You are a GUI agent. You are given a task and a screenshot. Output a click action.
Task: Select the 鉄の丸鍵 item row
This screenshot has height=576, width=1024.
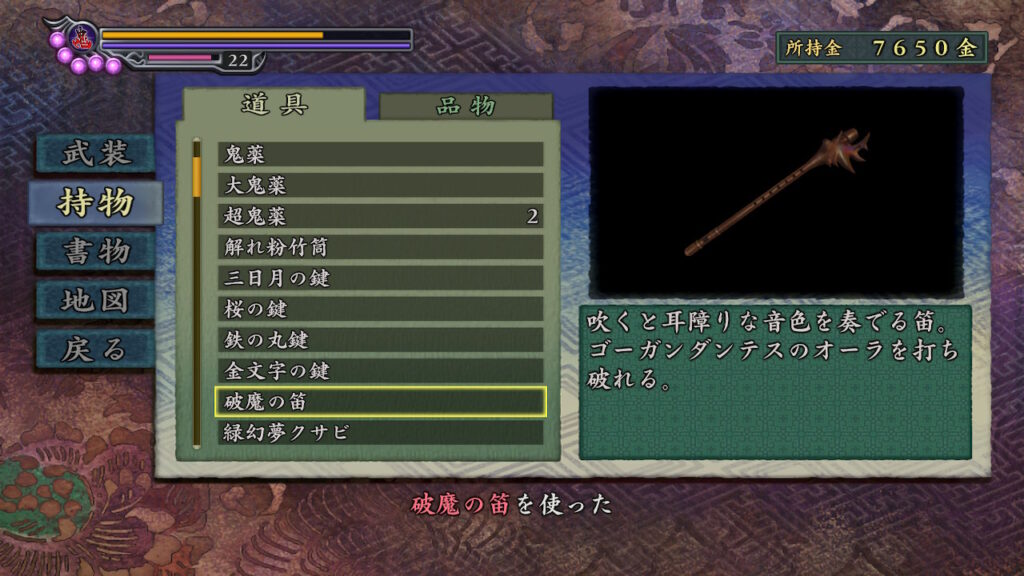click(380, 340)
